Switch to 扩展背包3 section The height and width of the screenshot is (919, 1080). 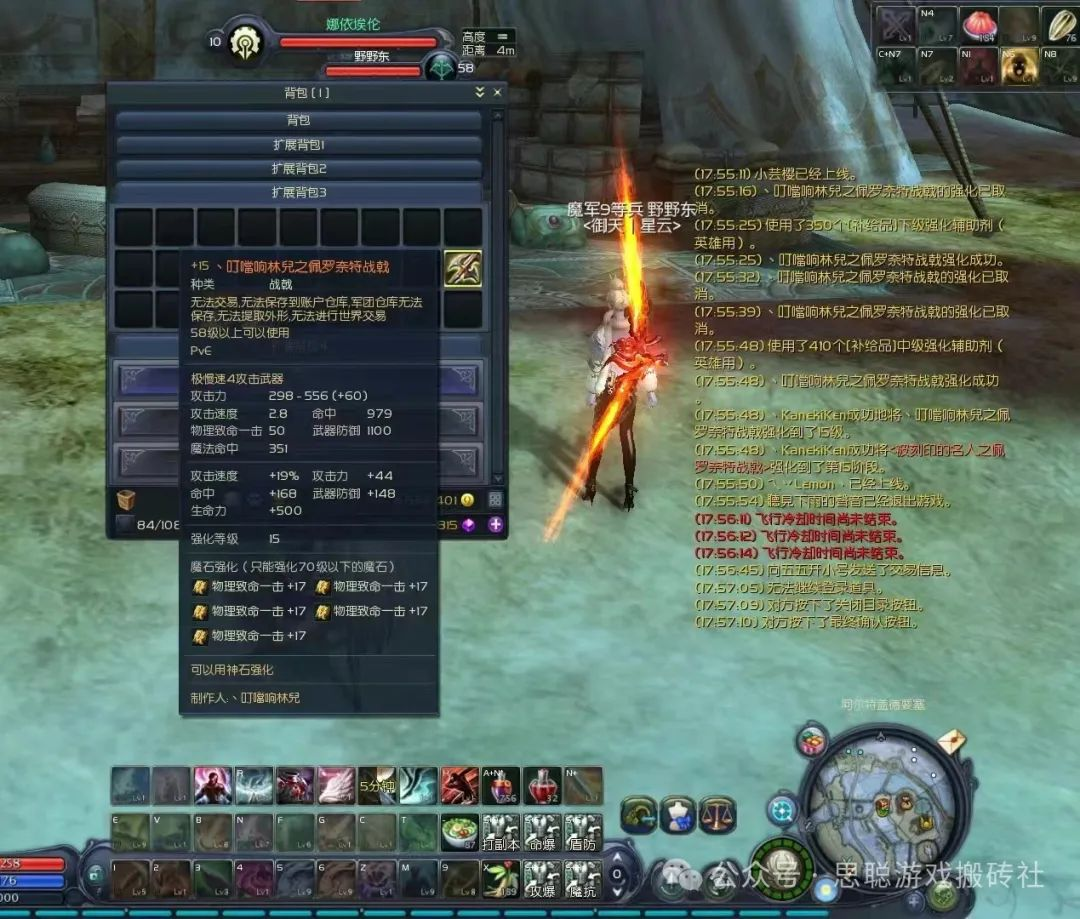(299, 192)
